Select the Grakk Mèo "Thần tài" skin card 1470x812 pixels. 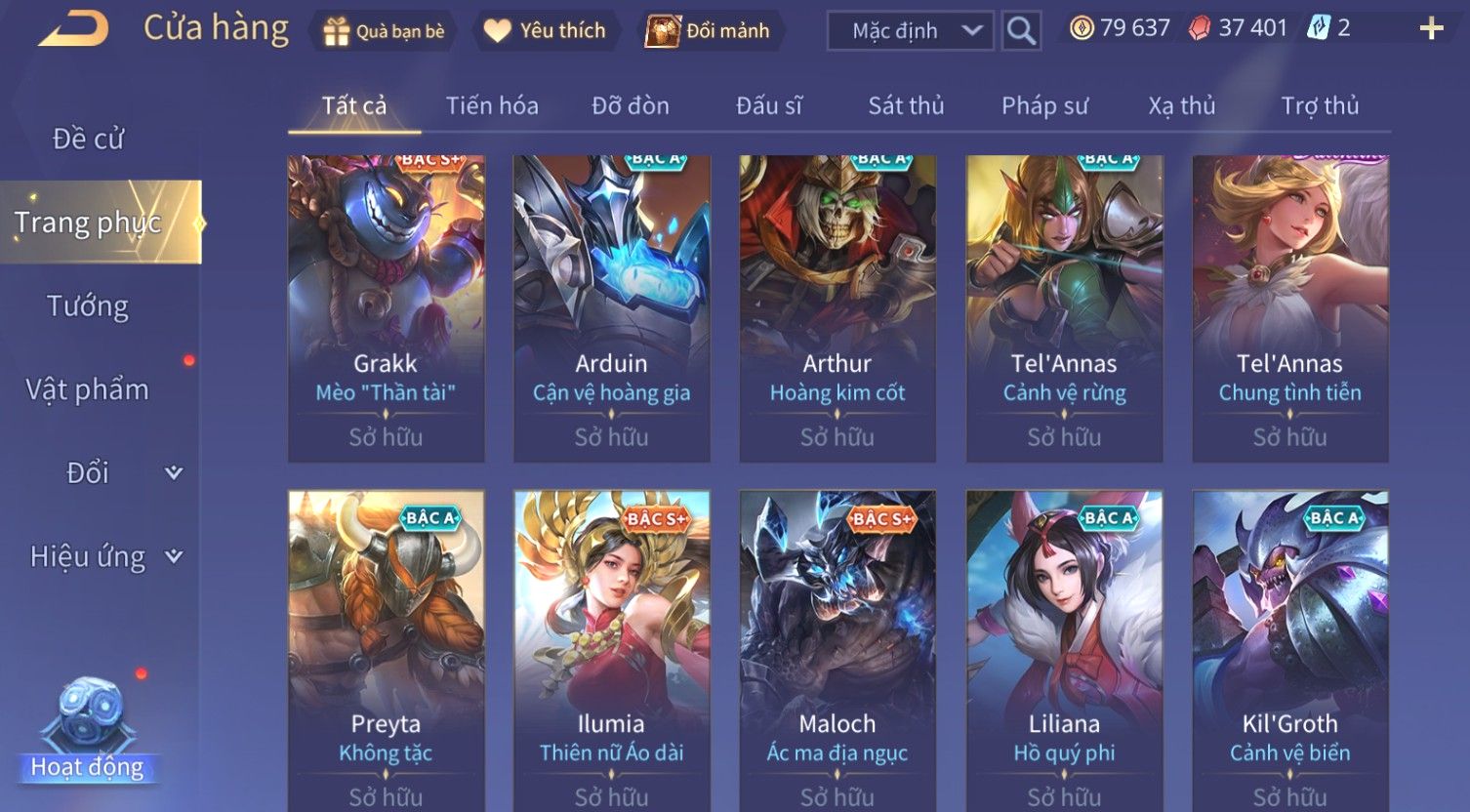pos(386,308)
